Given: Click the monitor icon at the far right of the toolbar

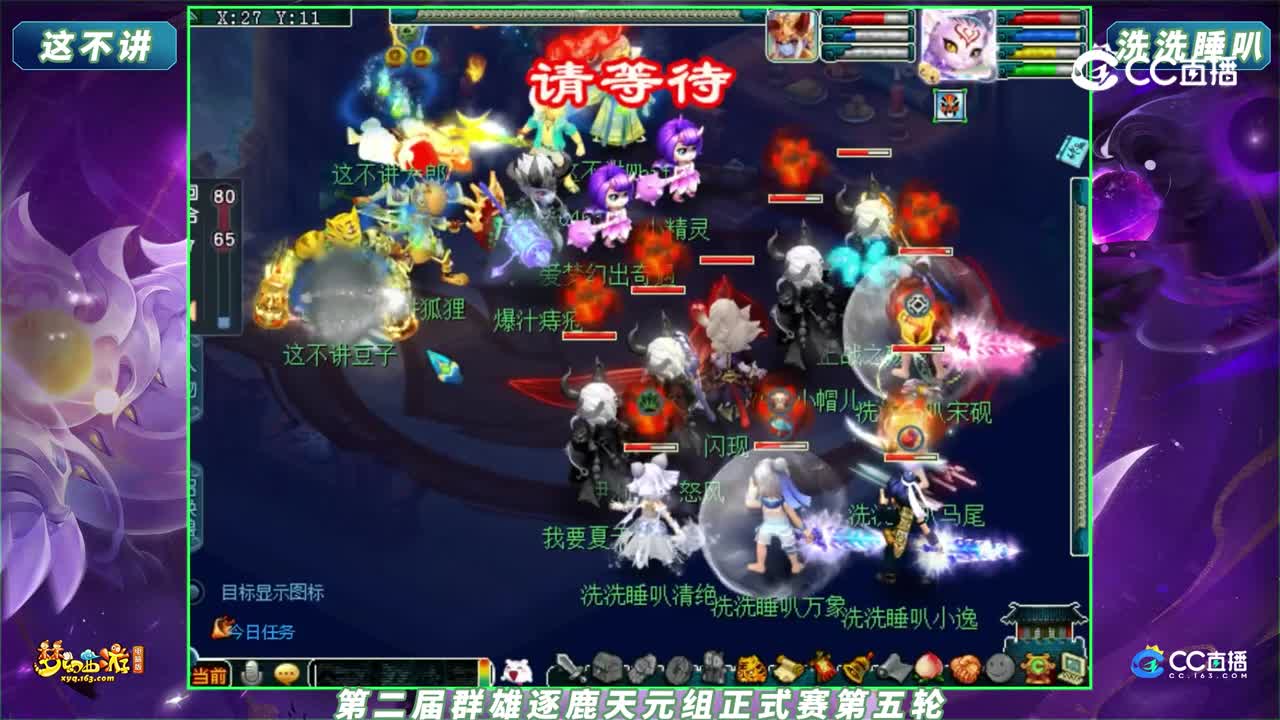Looking at the screenshot, I should [x=1070, y=665].
